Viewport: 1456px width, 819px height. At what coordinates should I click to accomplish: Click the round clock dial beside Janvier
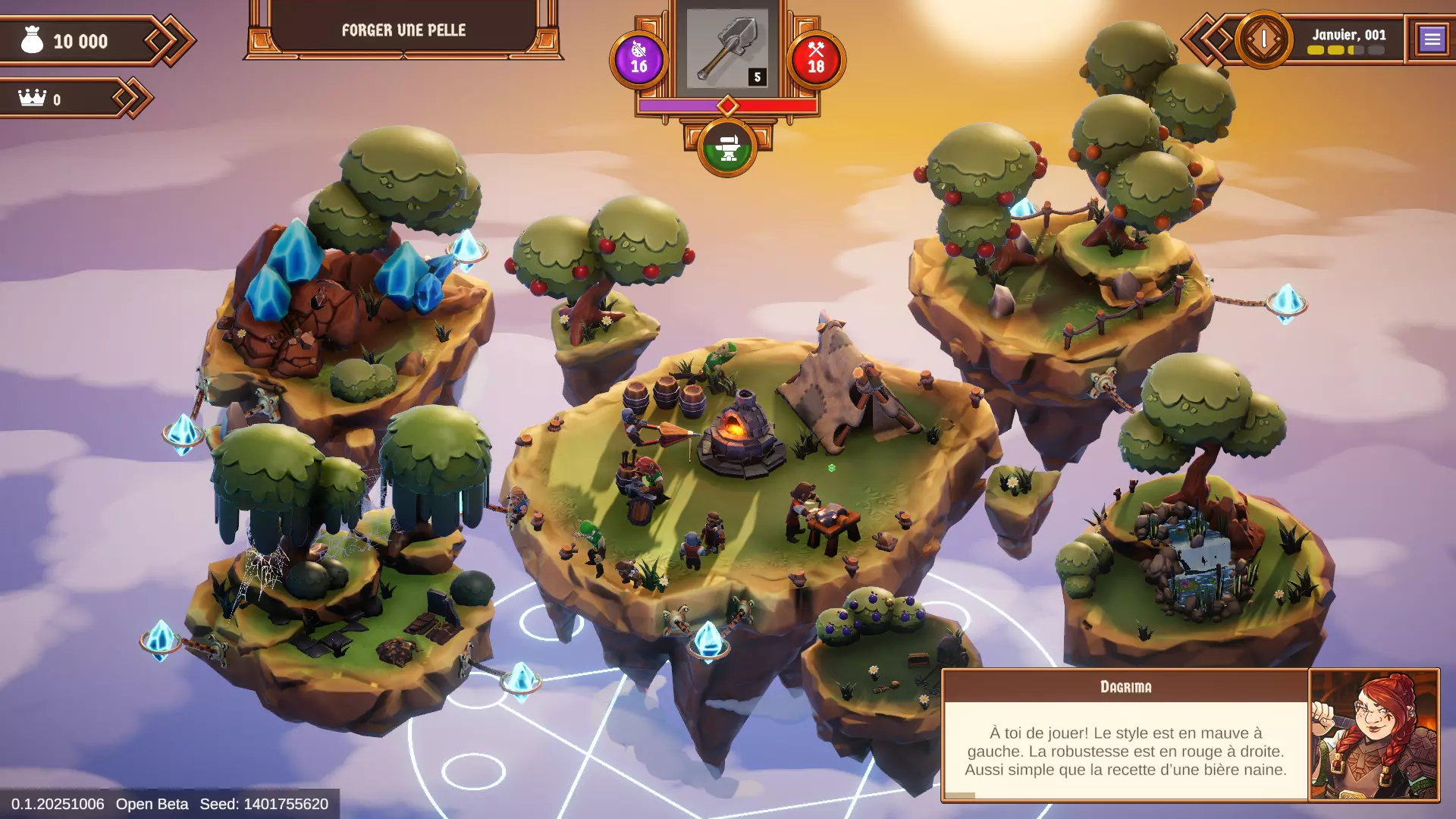coord(1263,39)
